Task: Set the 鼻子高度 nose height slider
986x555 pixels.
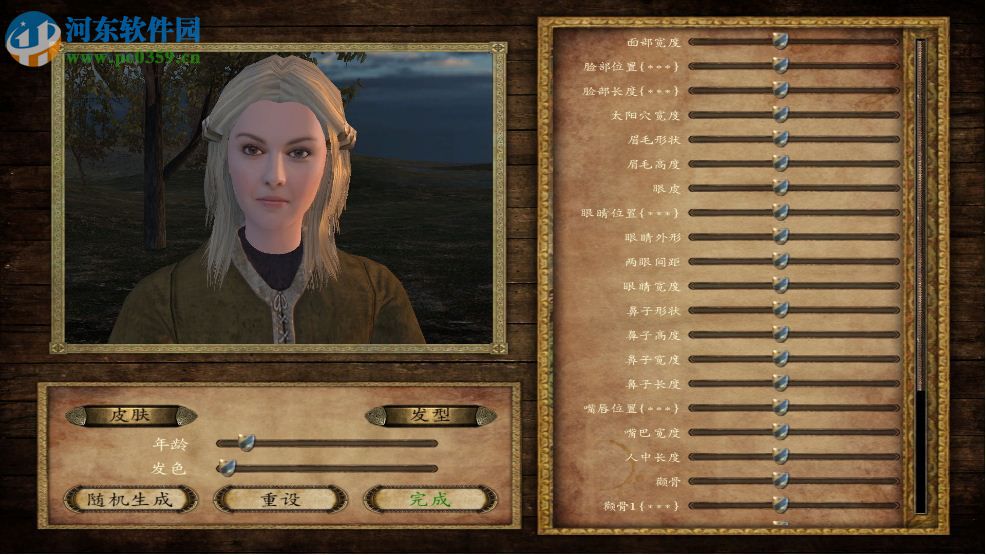Action: (780, 334)
